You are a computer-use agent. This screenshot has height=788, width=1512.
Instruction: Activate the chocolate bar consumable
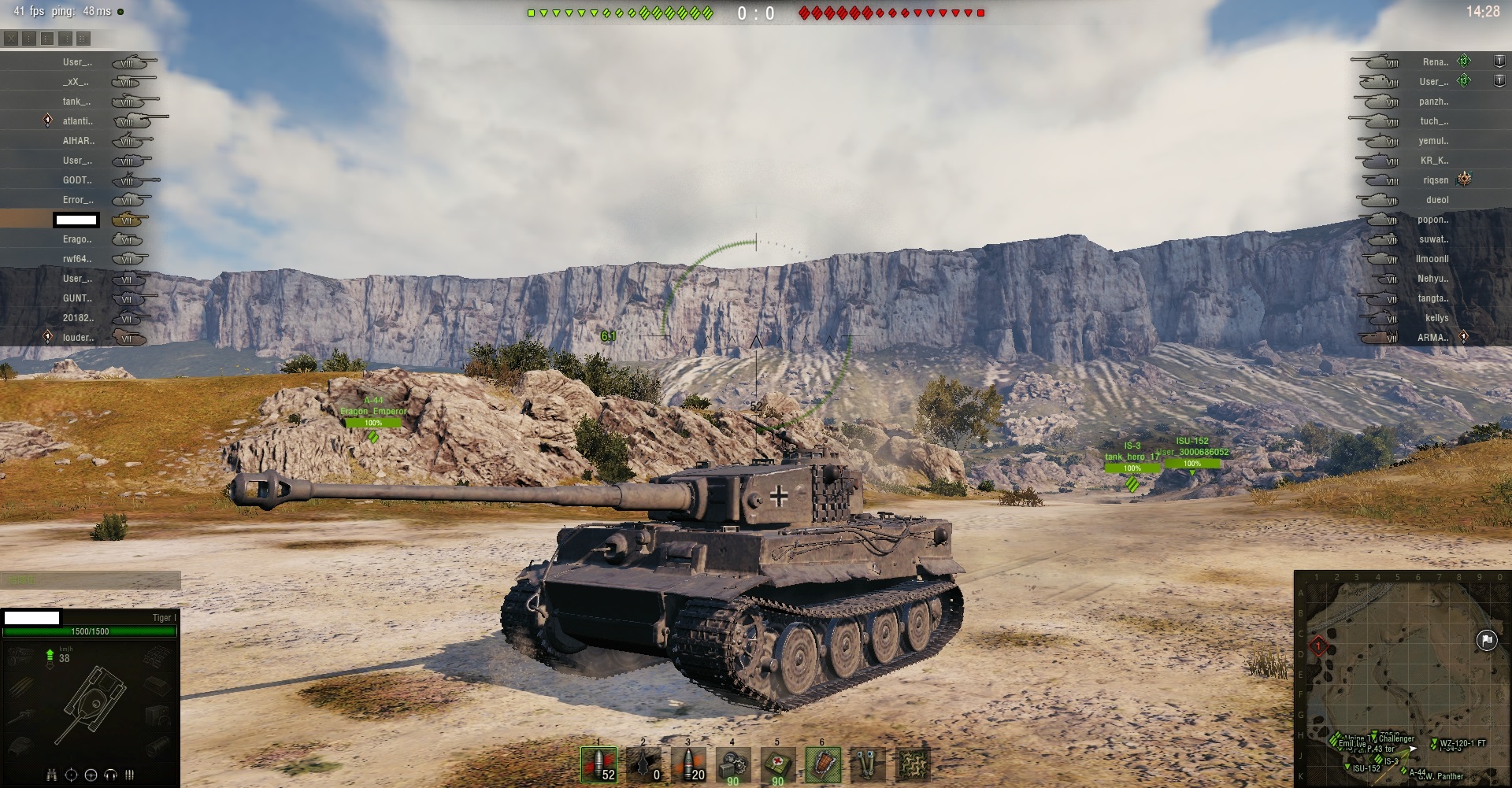(823, 764)
